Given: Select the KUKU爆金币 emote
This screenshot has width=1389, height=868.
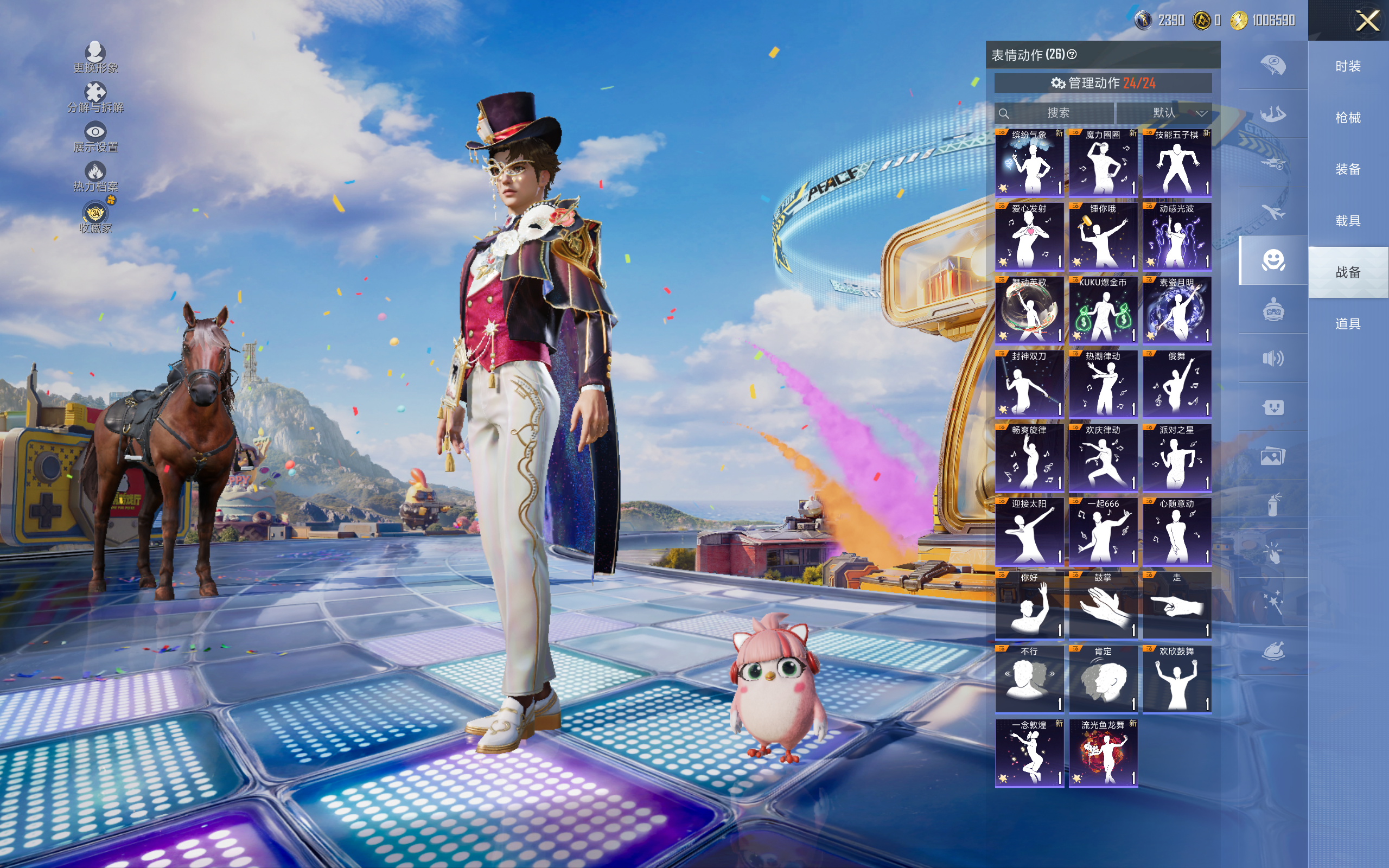Looking at the screenshot, I should 1103,310.
